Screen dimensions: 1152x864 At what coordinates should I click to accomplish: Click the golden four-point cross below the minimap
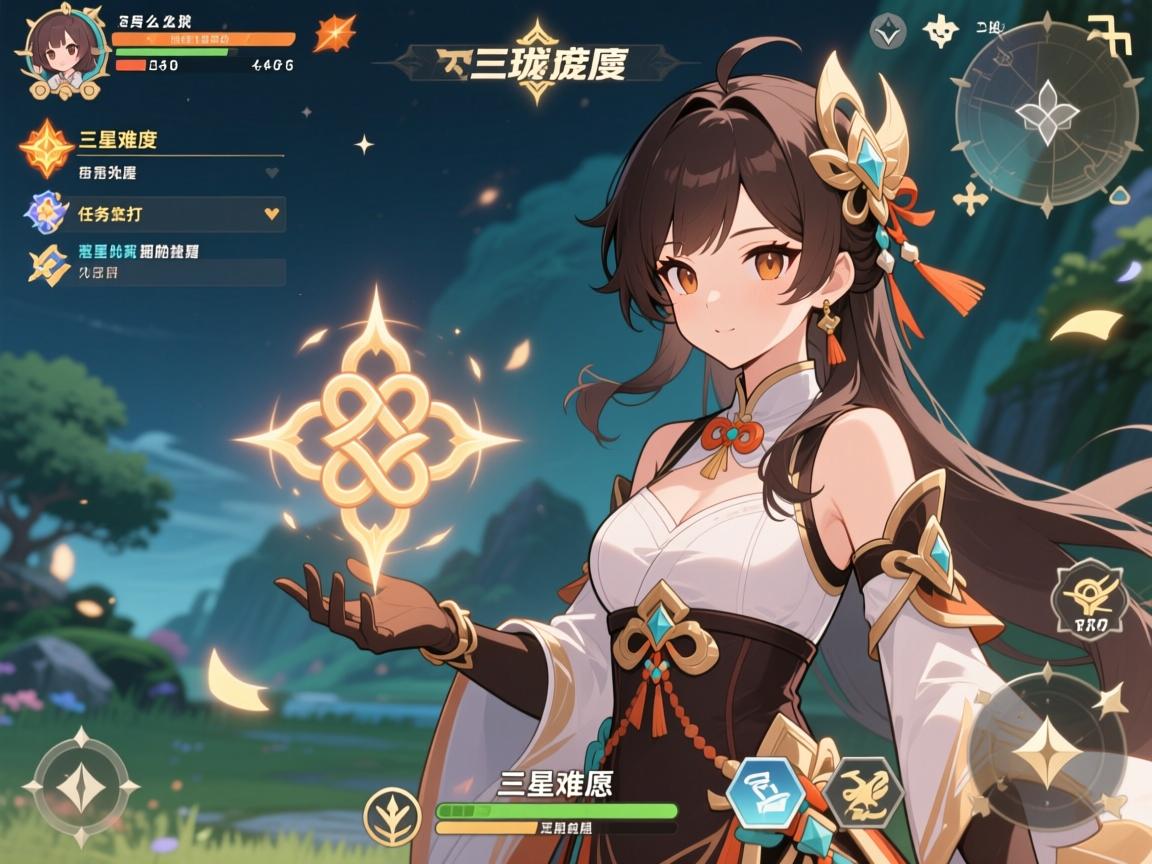pos(970,198)
